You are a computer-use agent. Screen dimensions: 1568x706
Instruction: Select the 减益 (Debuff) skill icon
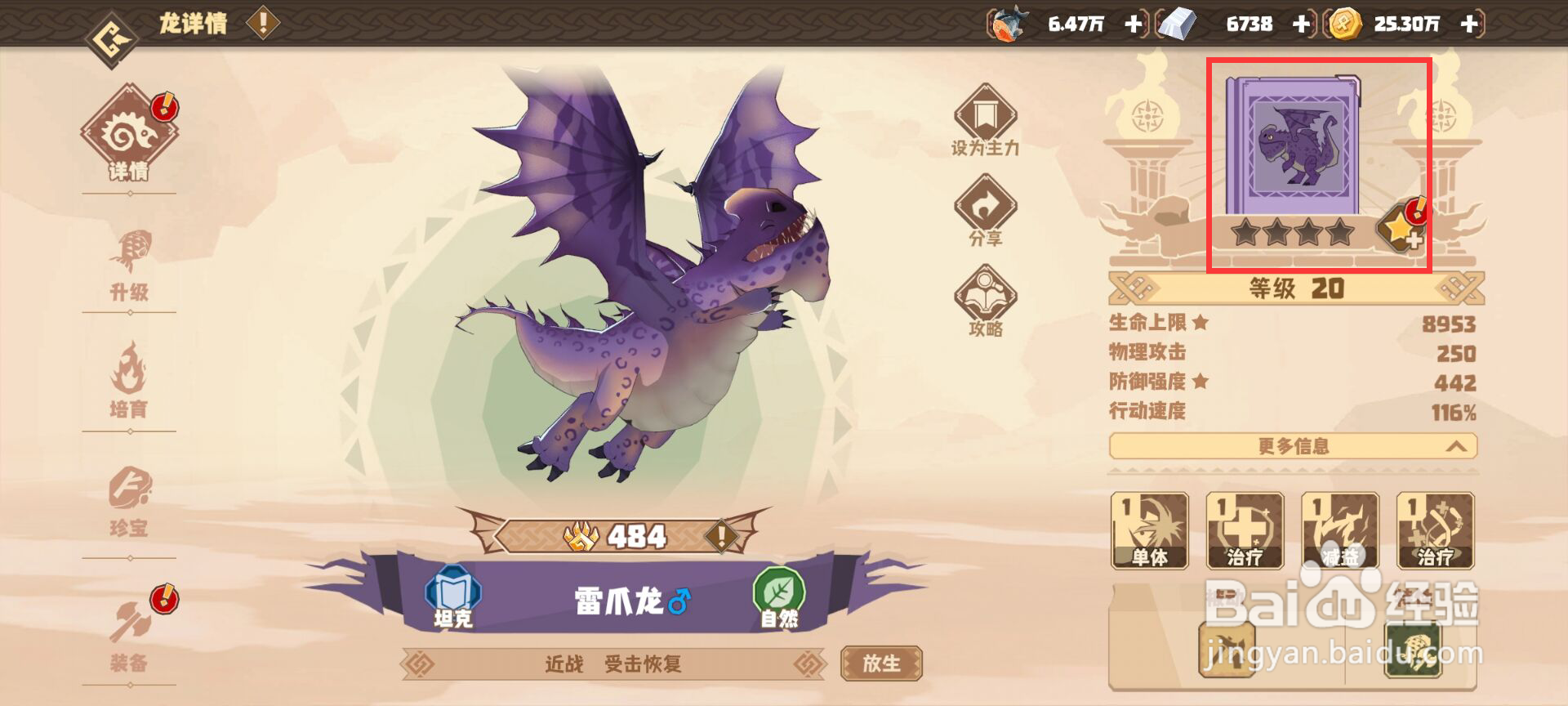pyautogui.click(x=1341, y=529)
